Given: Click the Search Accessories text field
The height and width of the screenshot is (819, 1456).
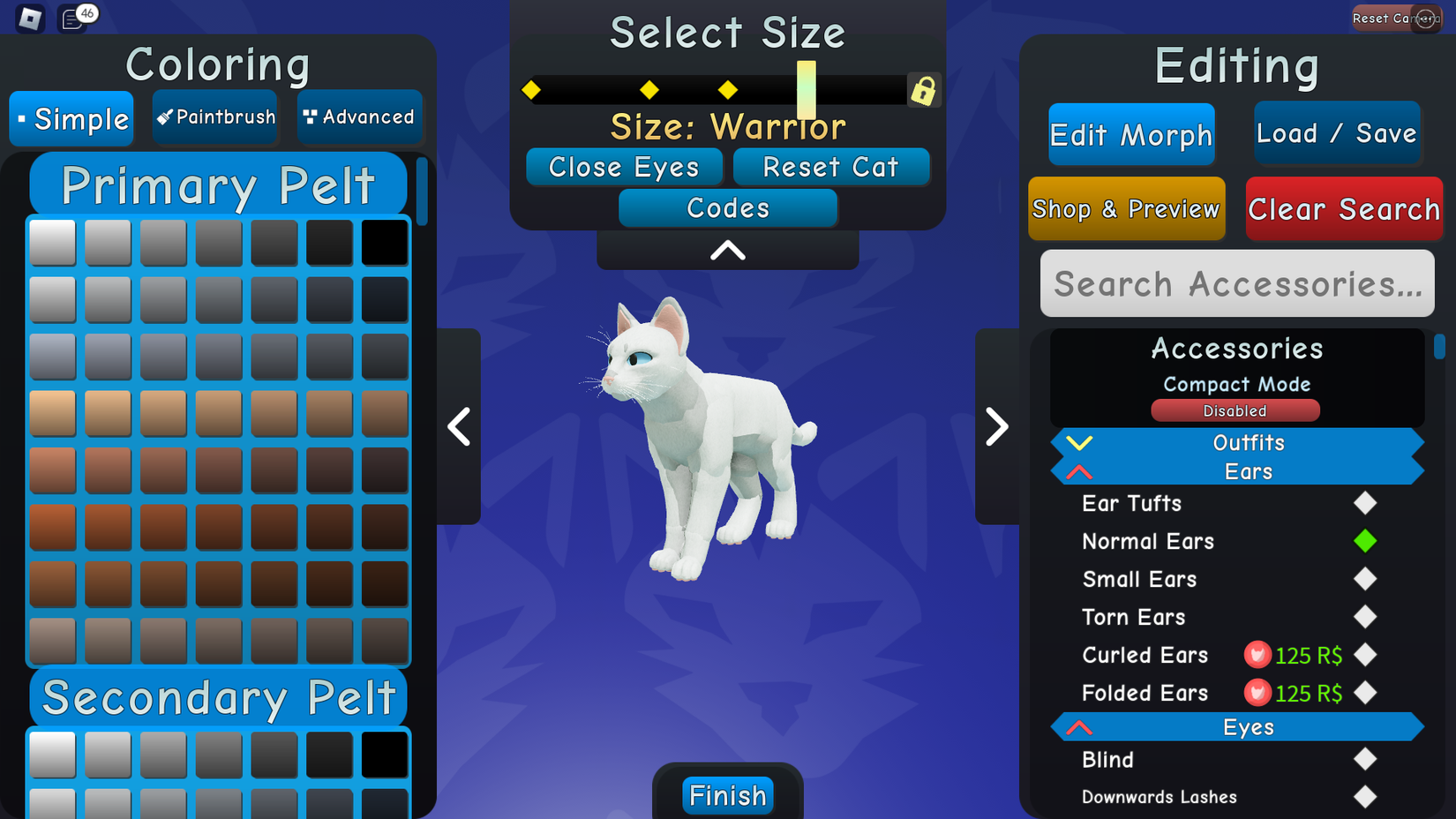Looking at the screenshot, I should pos(1236,283).
